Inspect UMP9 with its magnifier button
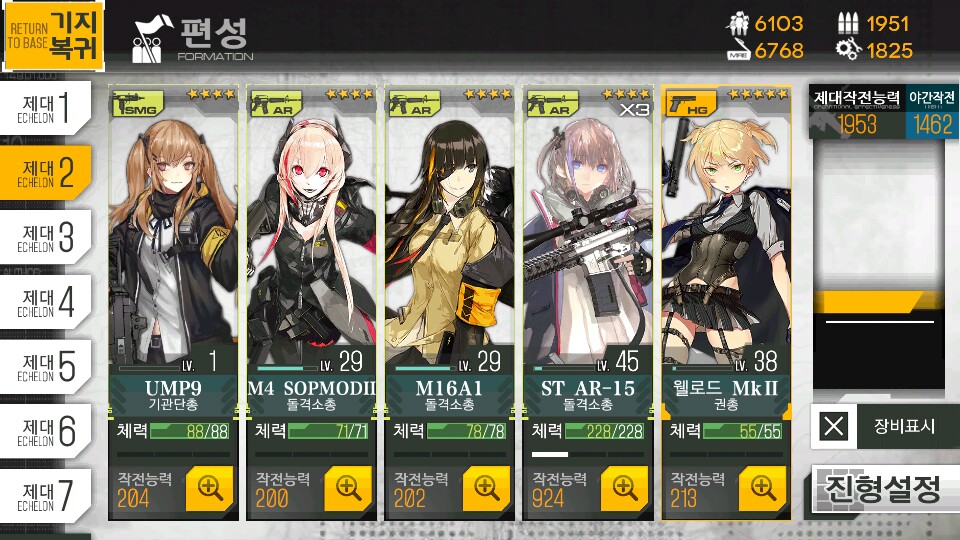The width and height of the screenshot is (960, 540). click(x=210, y=487)
